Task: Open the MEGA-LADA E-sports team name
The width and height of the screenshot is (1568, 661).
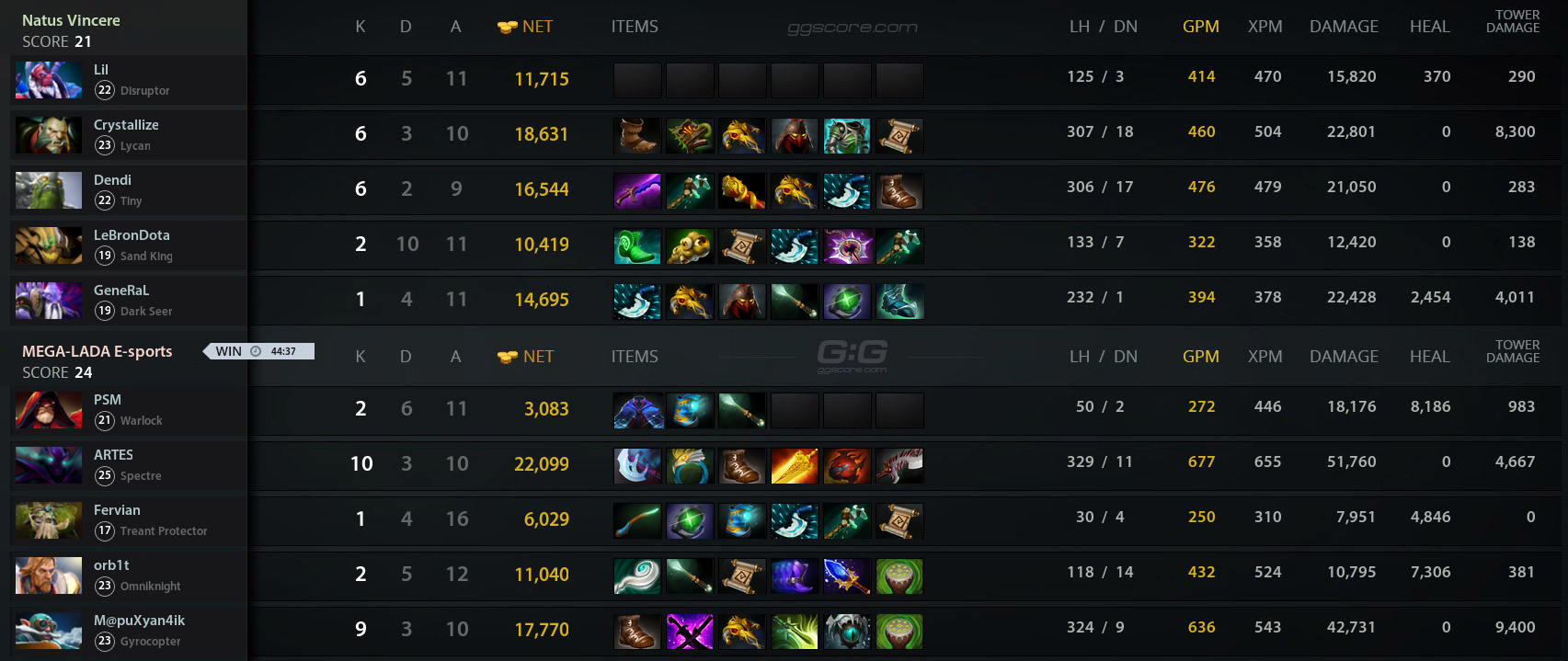Action: (97, 351)
